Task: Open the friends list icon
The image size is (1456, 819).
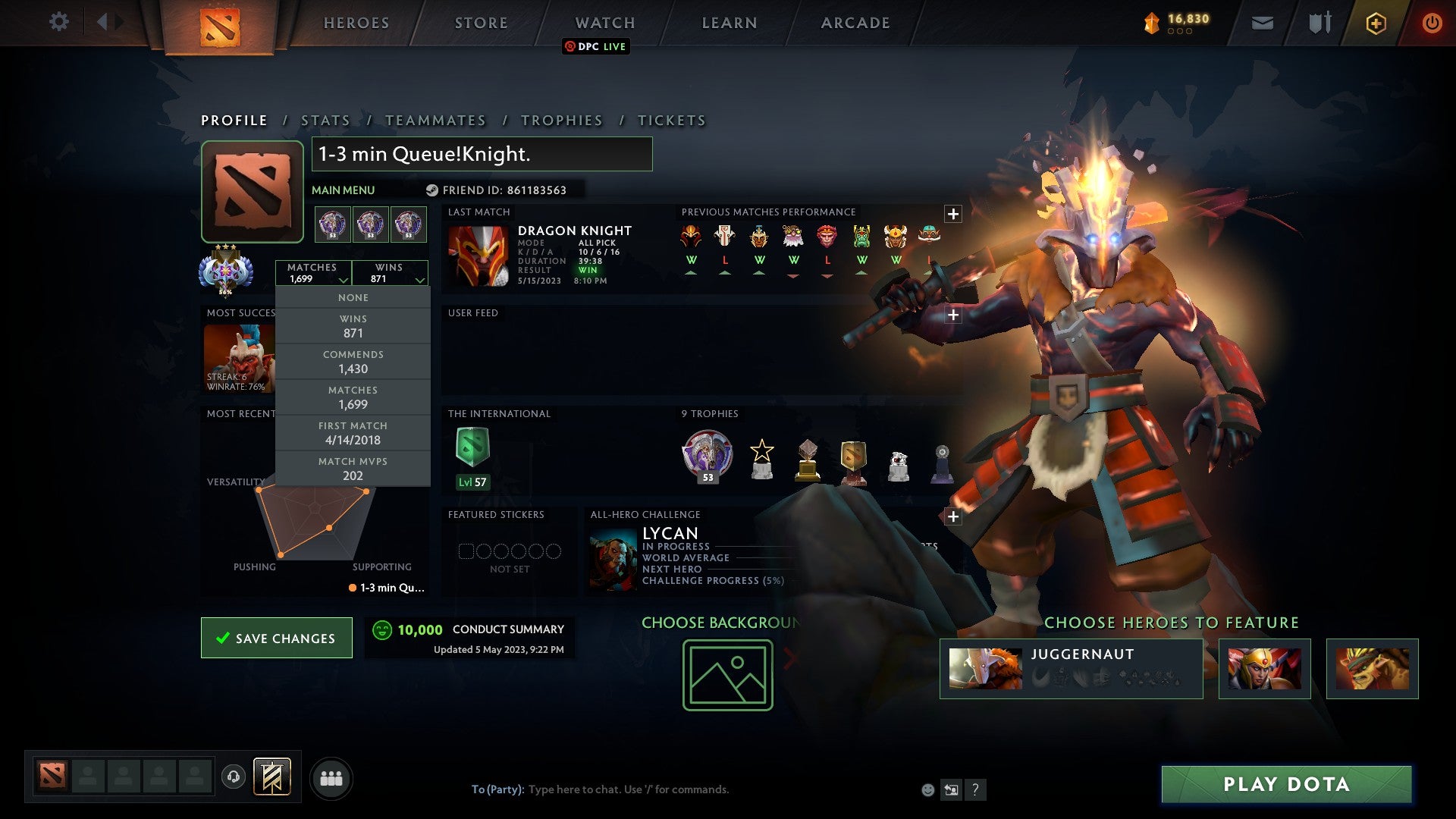Action: coord(331,777)
